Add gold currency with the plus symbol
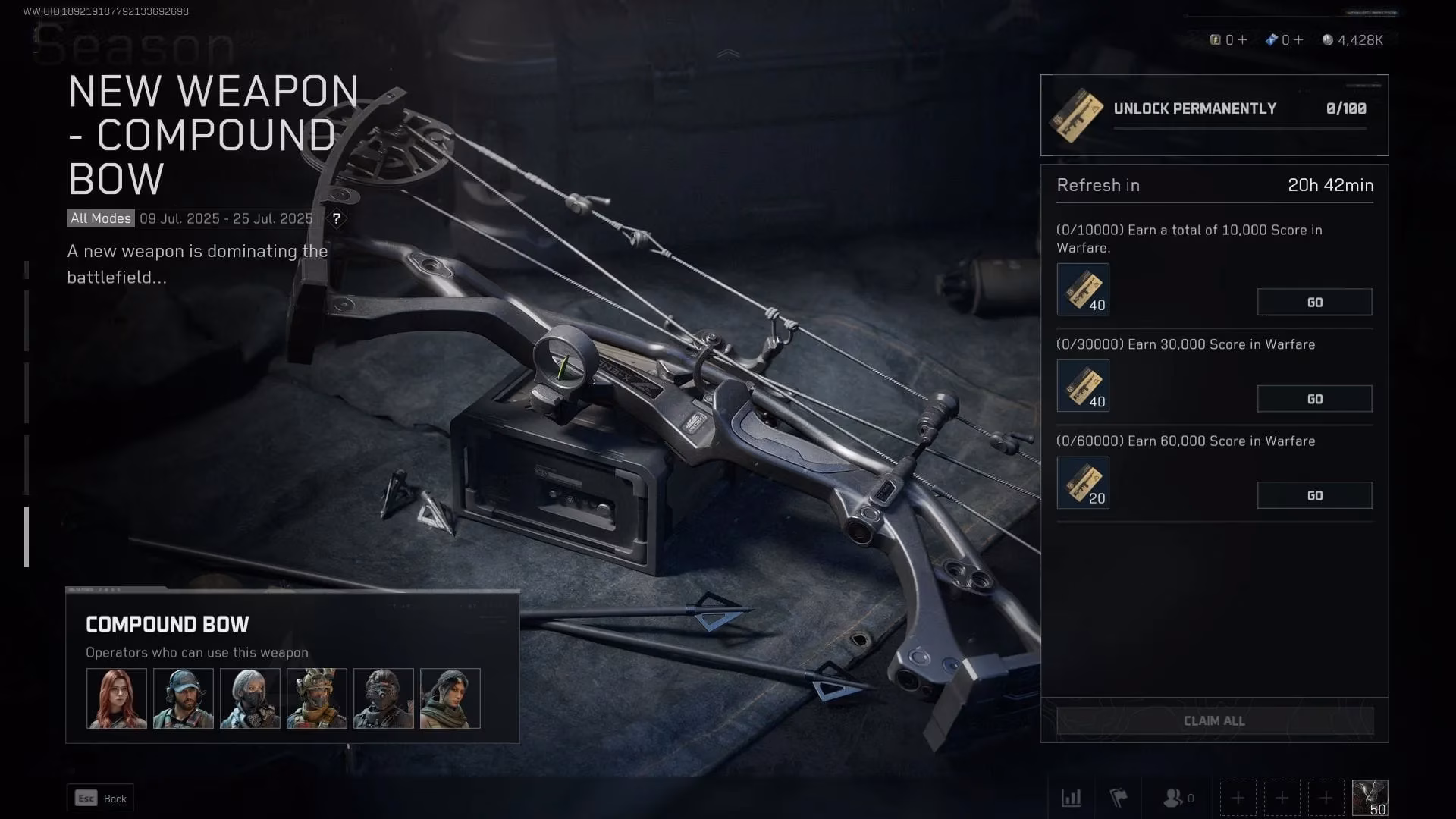The height and width of the screenshot is (819, 1456). click(1244, 39)
